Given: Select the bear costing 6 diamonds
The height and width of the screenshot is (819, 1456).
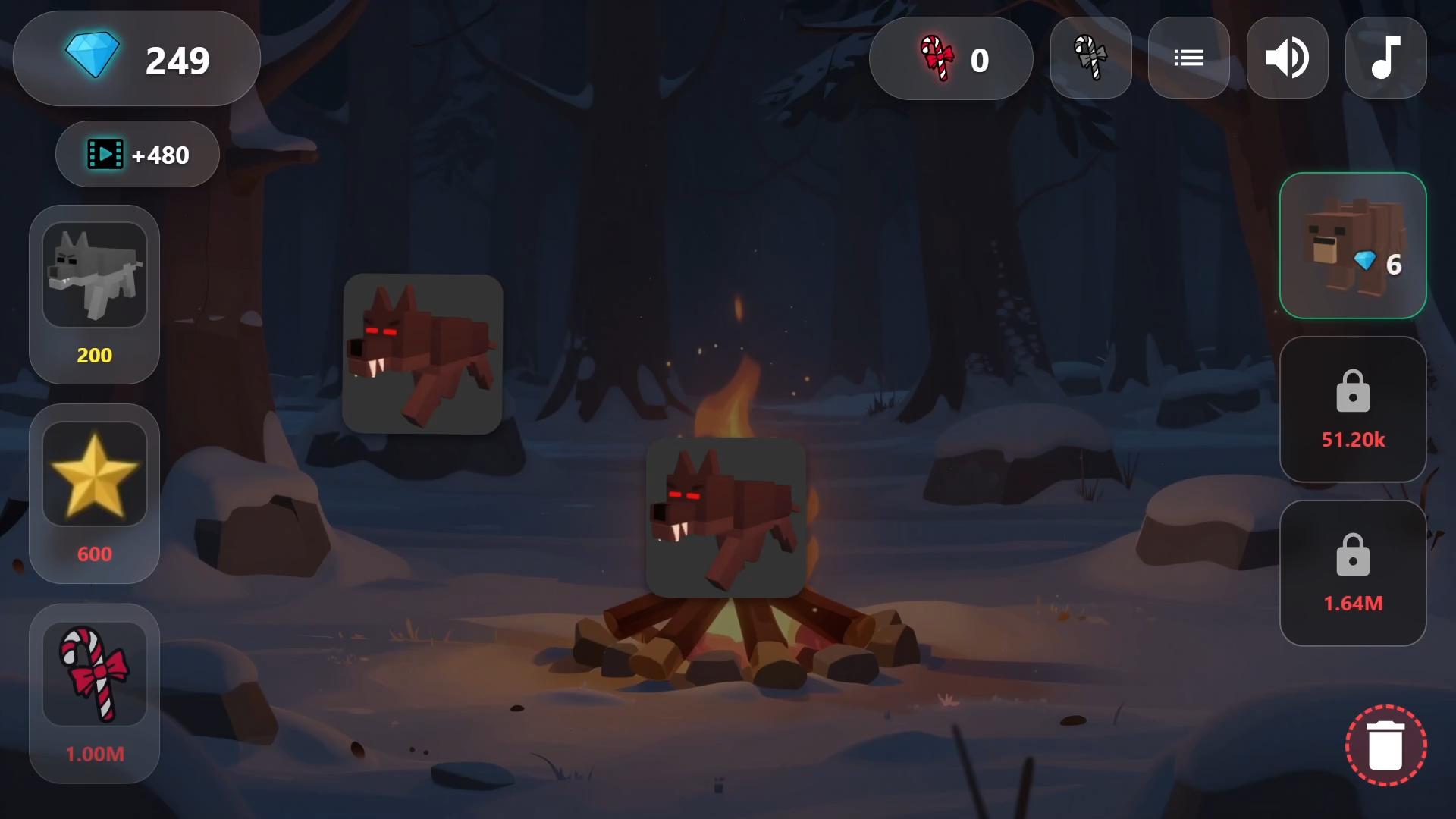Looking at the screenshot, I should click(x=1353, y=245).
